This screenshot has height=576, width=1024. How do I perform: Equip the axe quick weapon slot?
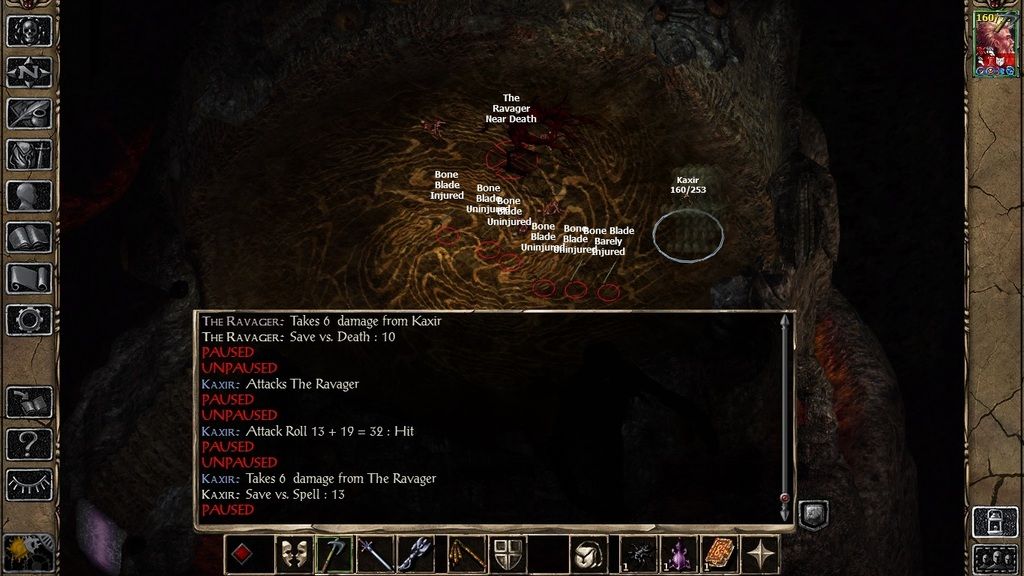click(x=335, y=555)
